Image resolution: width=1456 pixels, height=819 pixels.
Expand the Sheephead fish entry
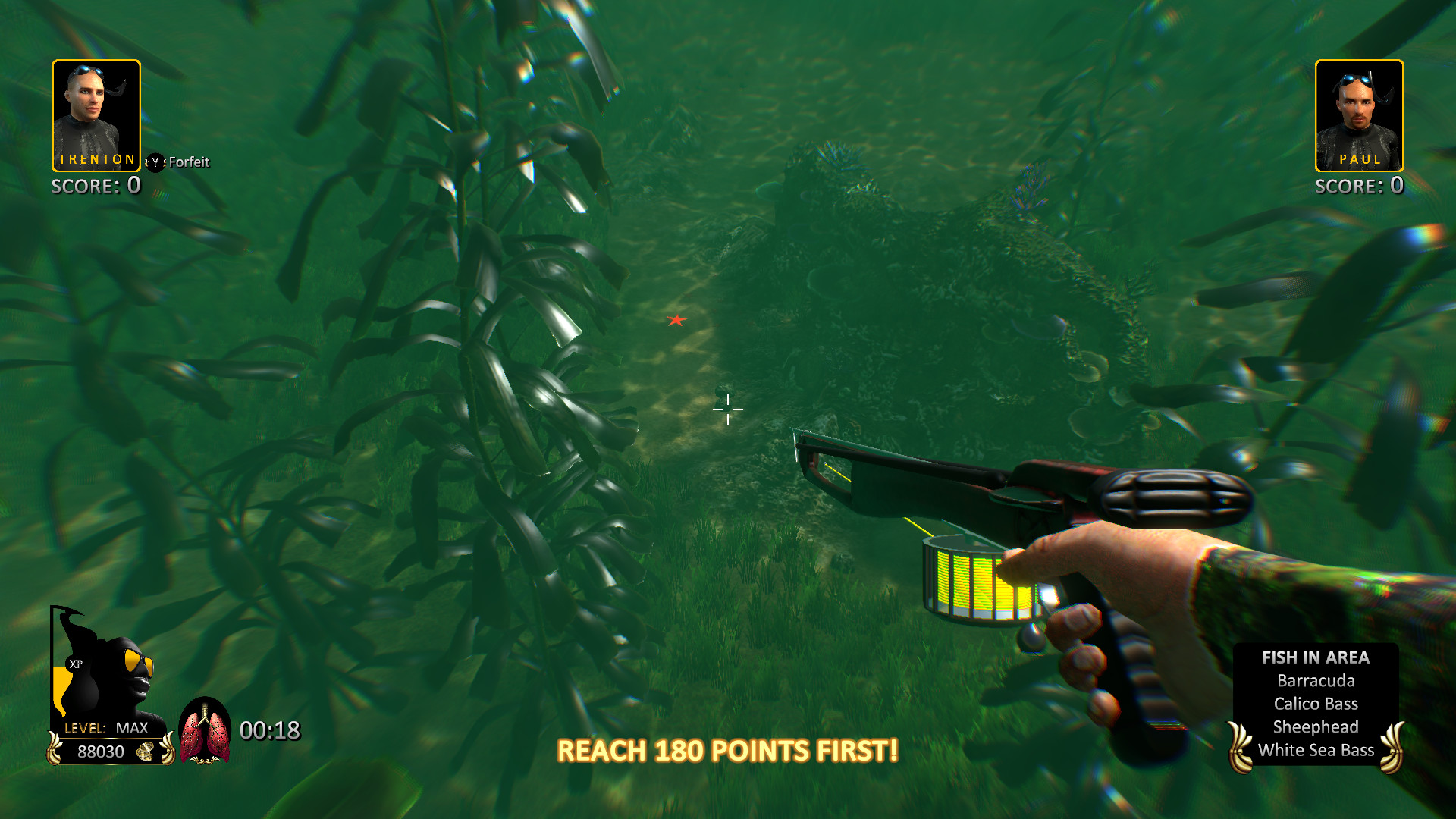coord(1316,726)
